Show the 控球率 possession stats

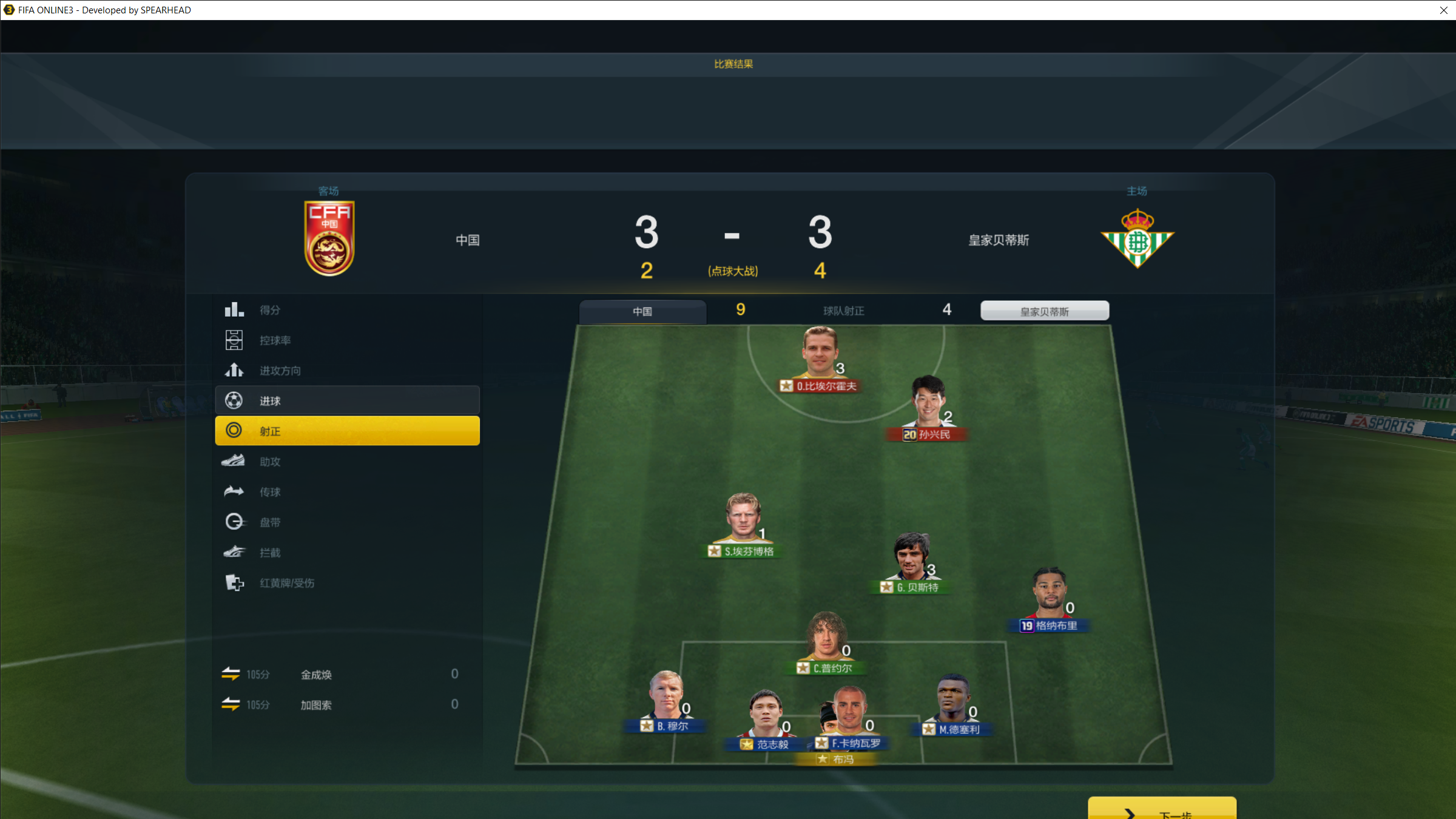coord(347,340)
